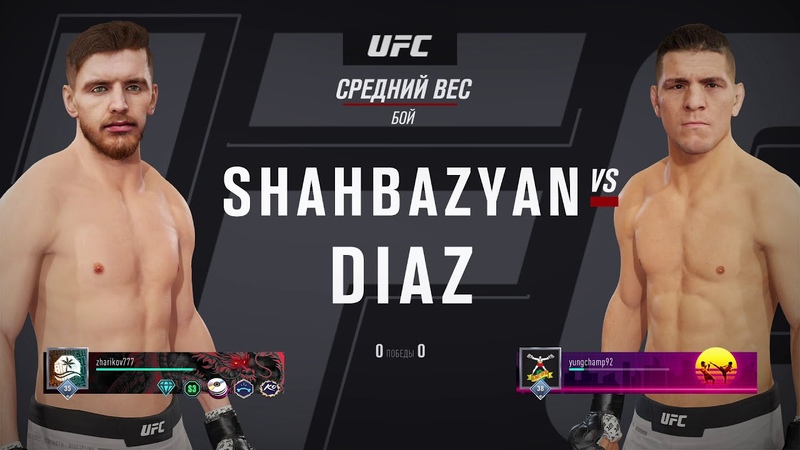Click the gold KO badge

(x=268, y=387)
